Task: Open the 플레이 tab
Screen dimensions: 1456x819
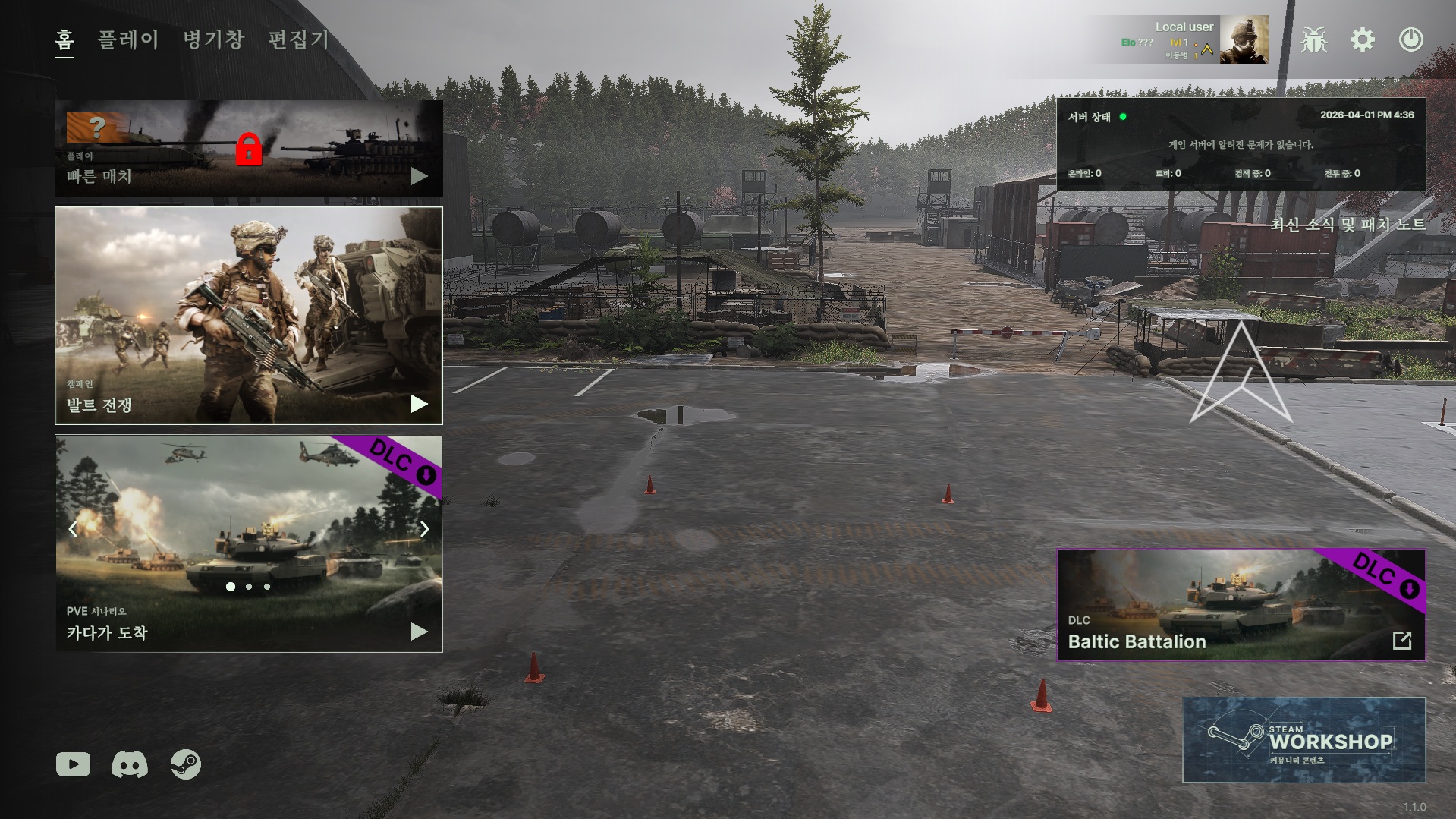Action: tap(128, 39)
